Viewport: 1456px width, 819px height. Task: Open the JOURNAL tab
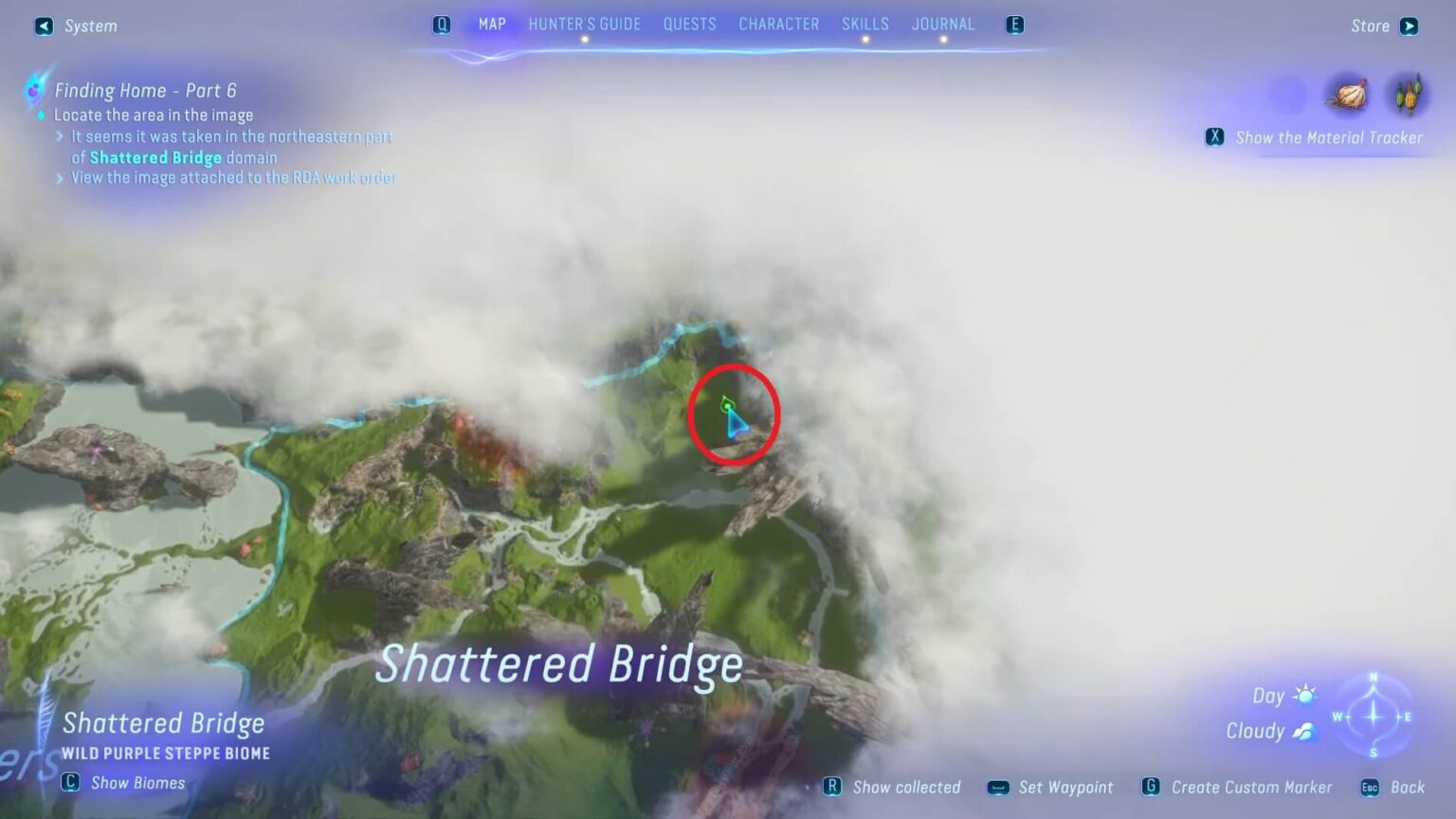click(943, 24)
